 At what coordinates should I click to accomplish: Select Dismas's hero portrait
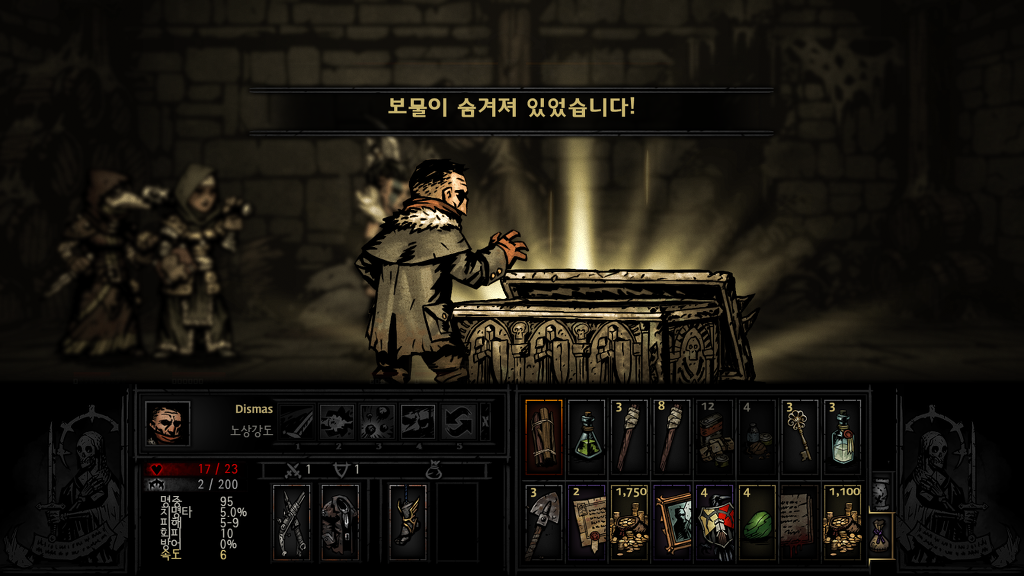coord(167,423)
